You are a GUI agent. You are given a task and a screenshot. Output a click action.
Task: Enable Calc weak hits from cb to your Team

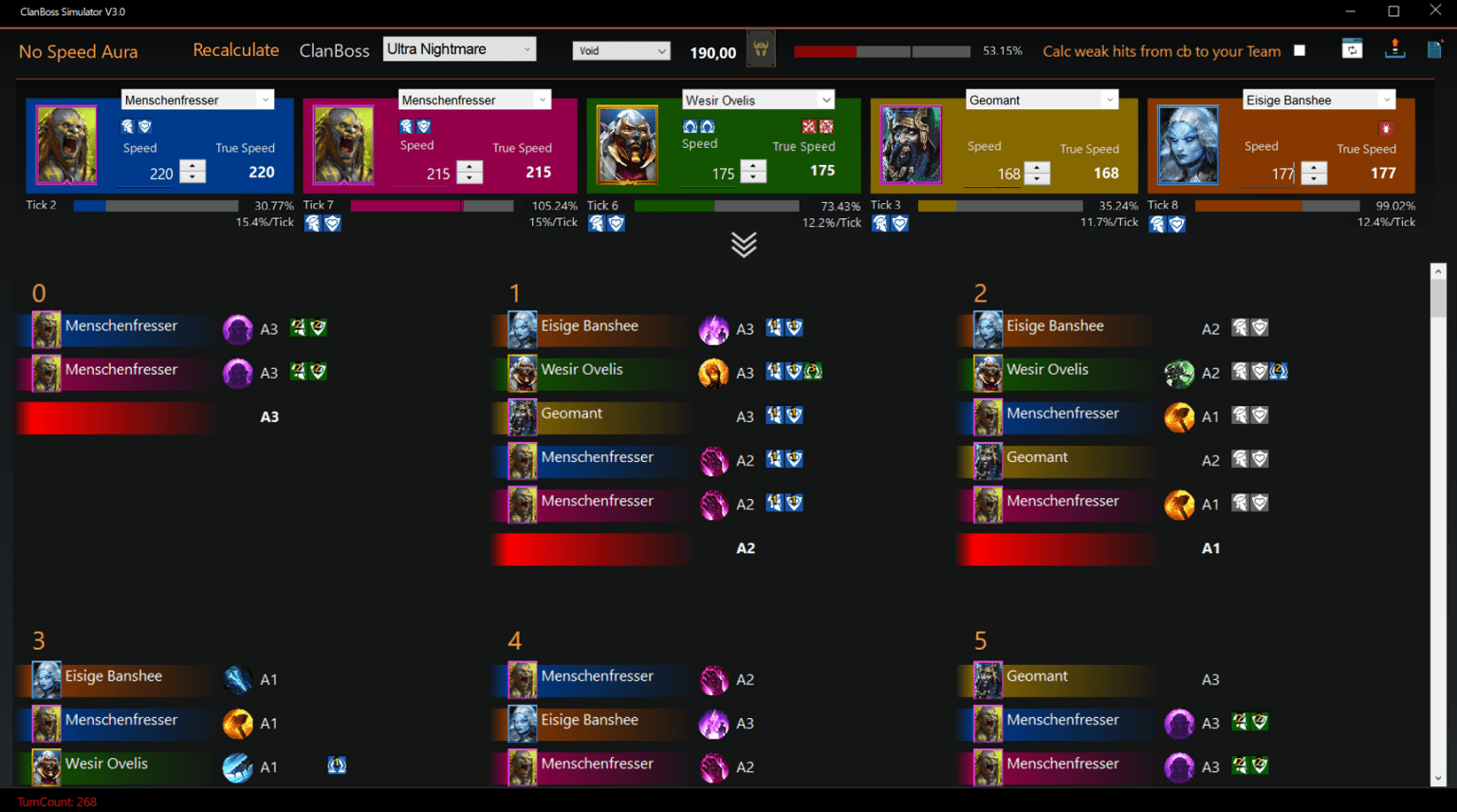click(x=1300, y=51)
